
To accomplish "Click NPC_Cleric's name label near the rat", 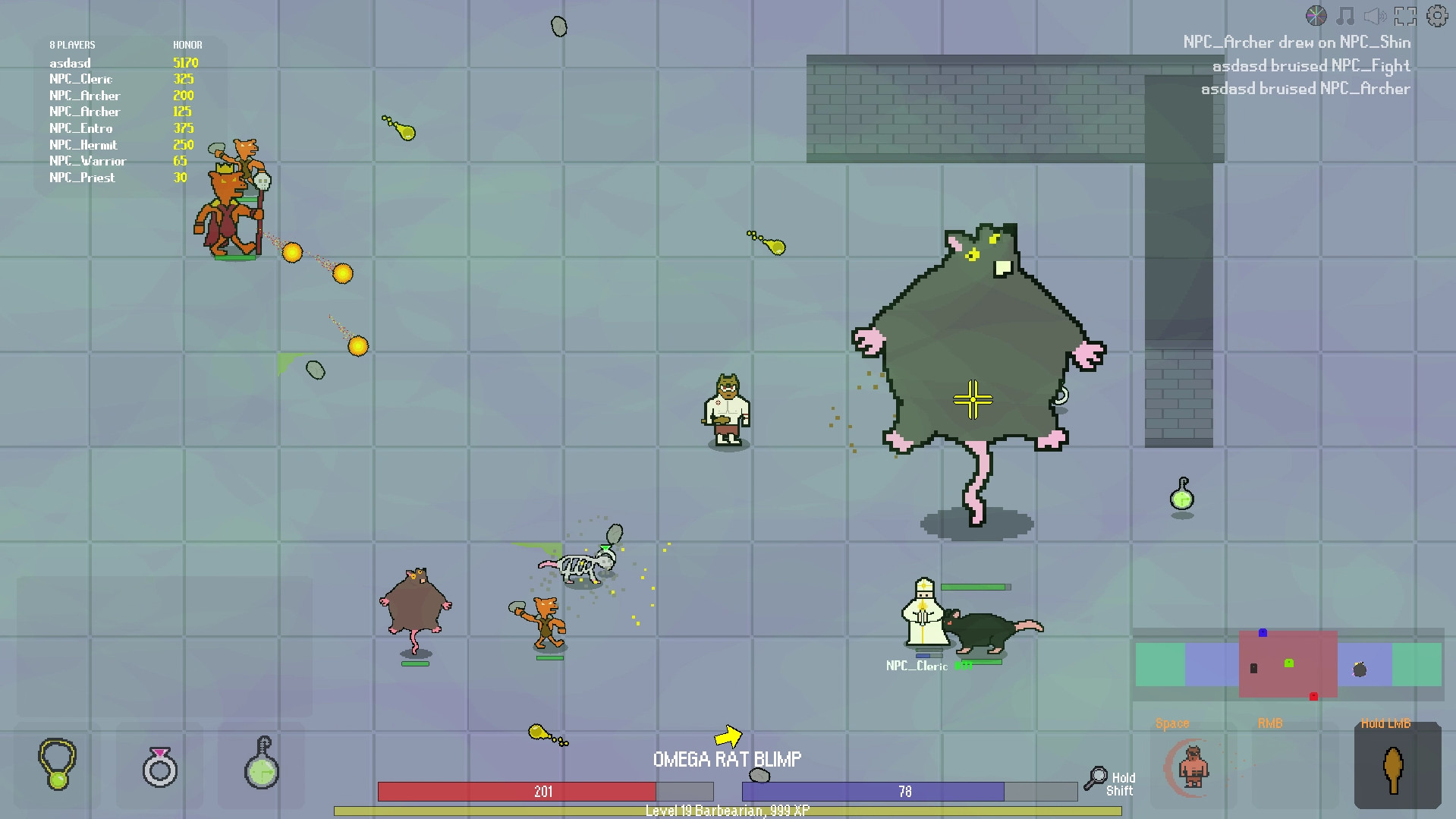I will (x=917, y=665).
